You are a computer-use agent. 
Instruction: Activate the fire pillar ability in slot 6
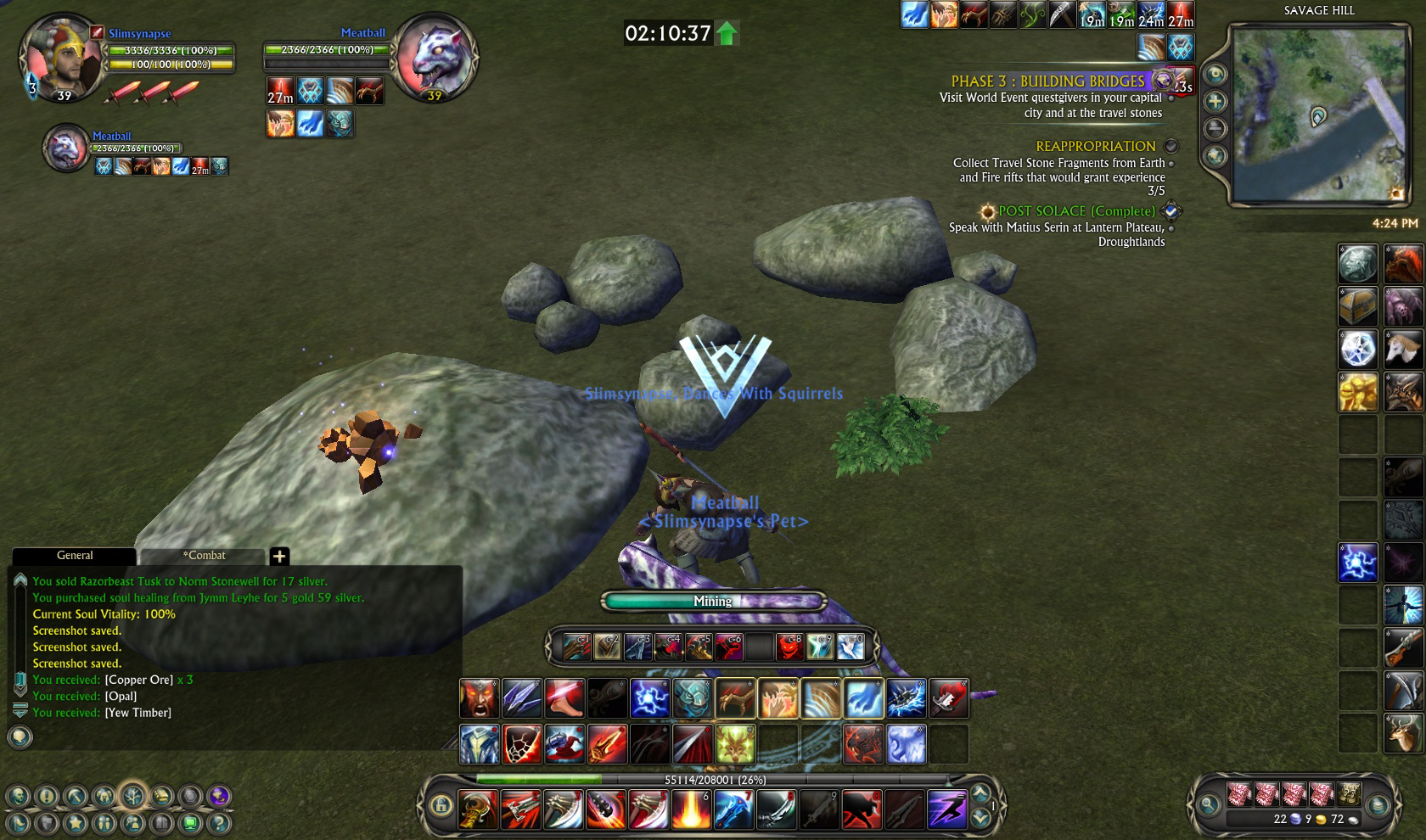pos(691,809)
